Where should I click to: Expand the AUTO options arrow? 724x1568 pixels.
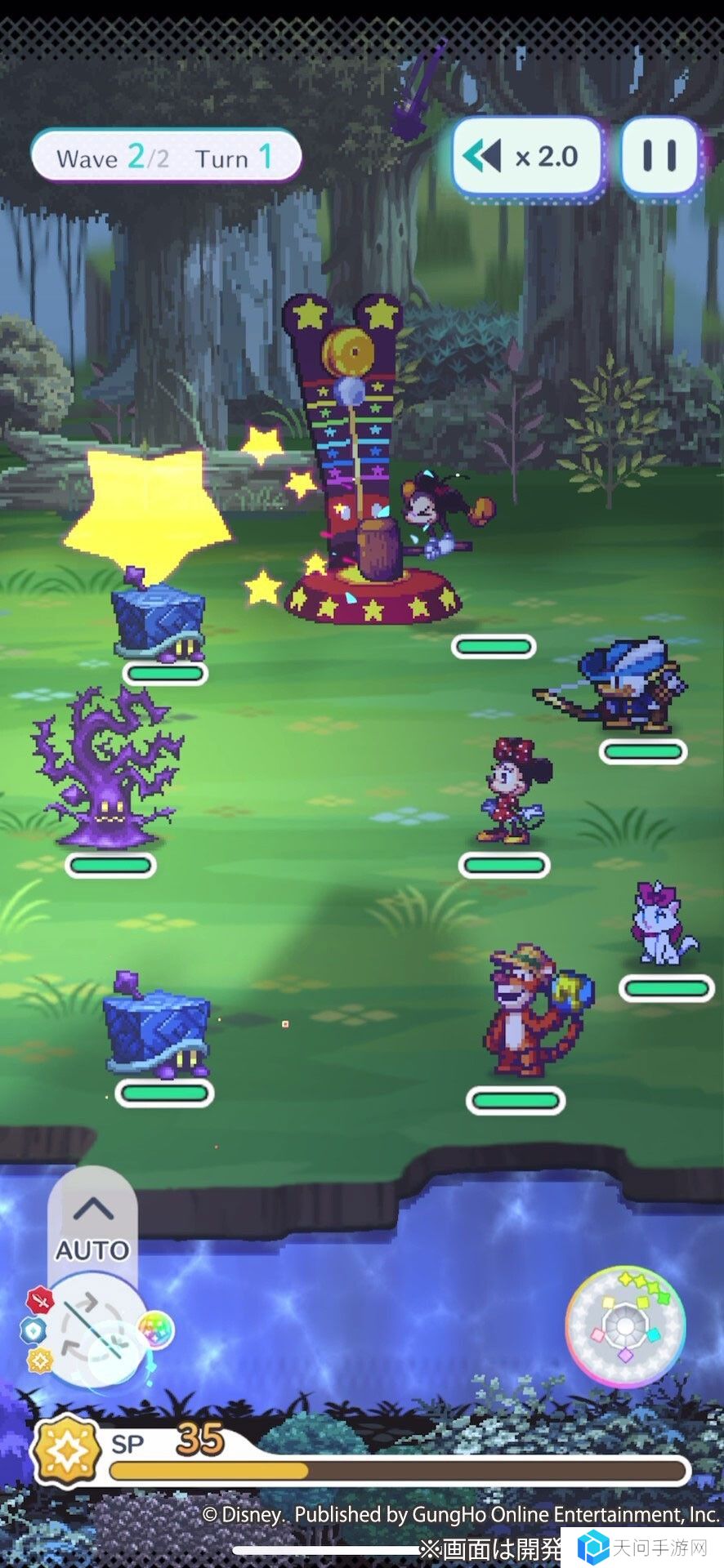point(92,1208)
